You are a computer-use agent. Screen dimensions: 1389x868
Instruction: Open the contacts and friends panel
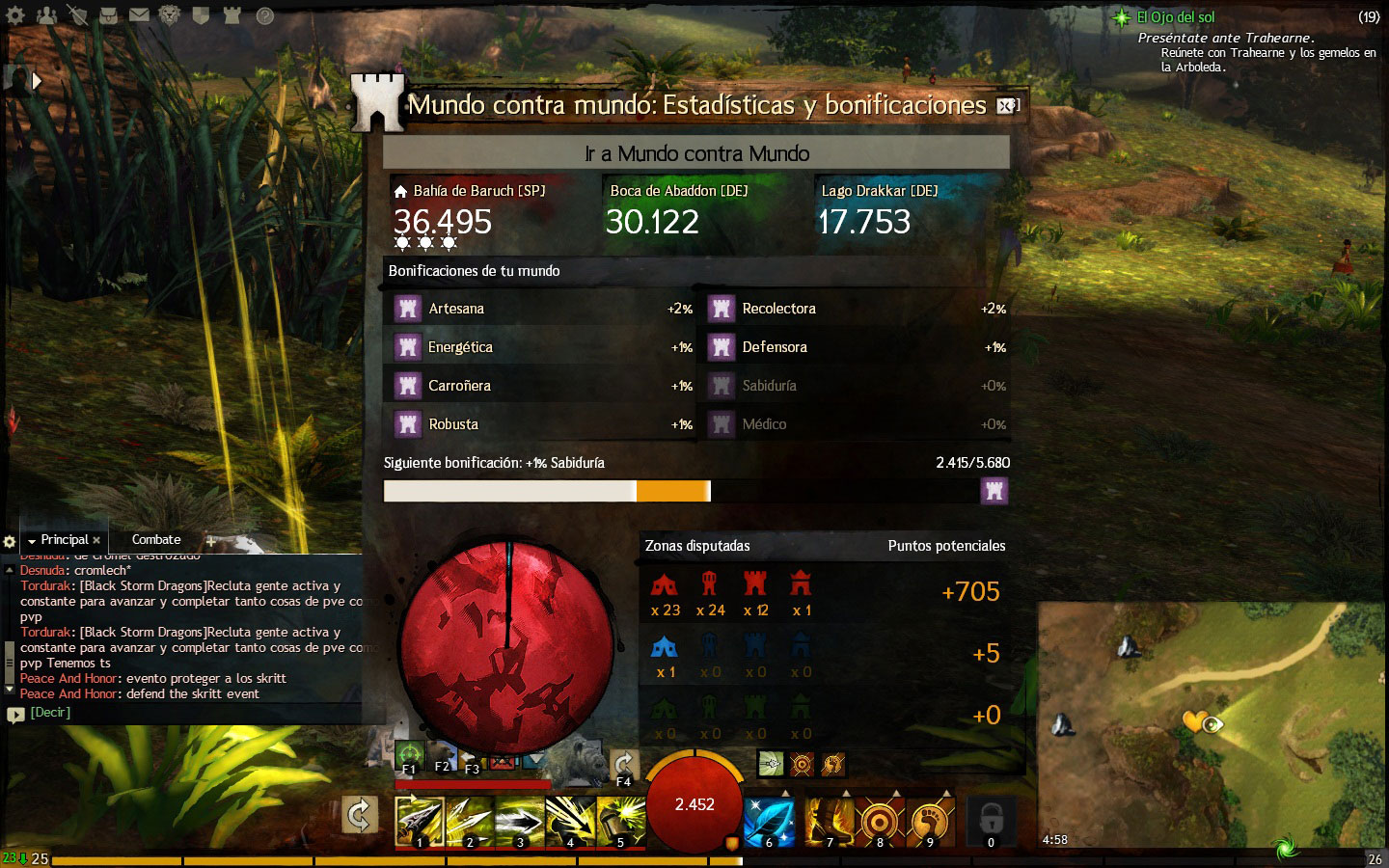46,15
